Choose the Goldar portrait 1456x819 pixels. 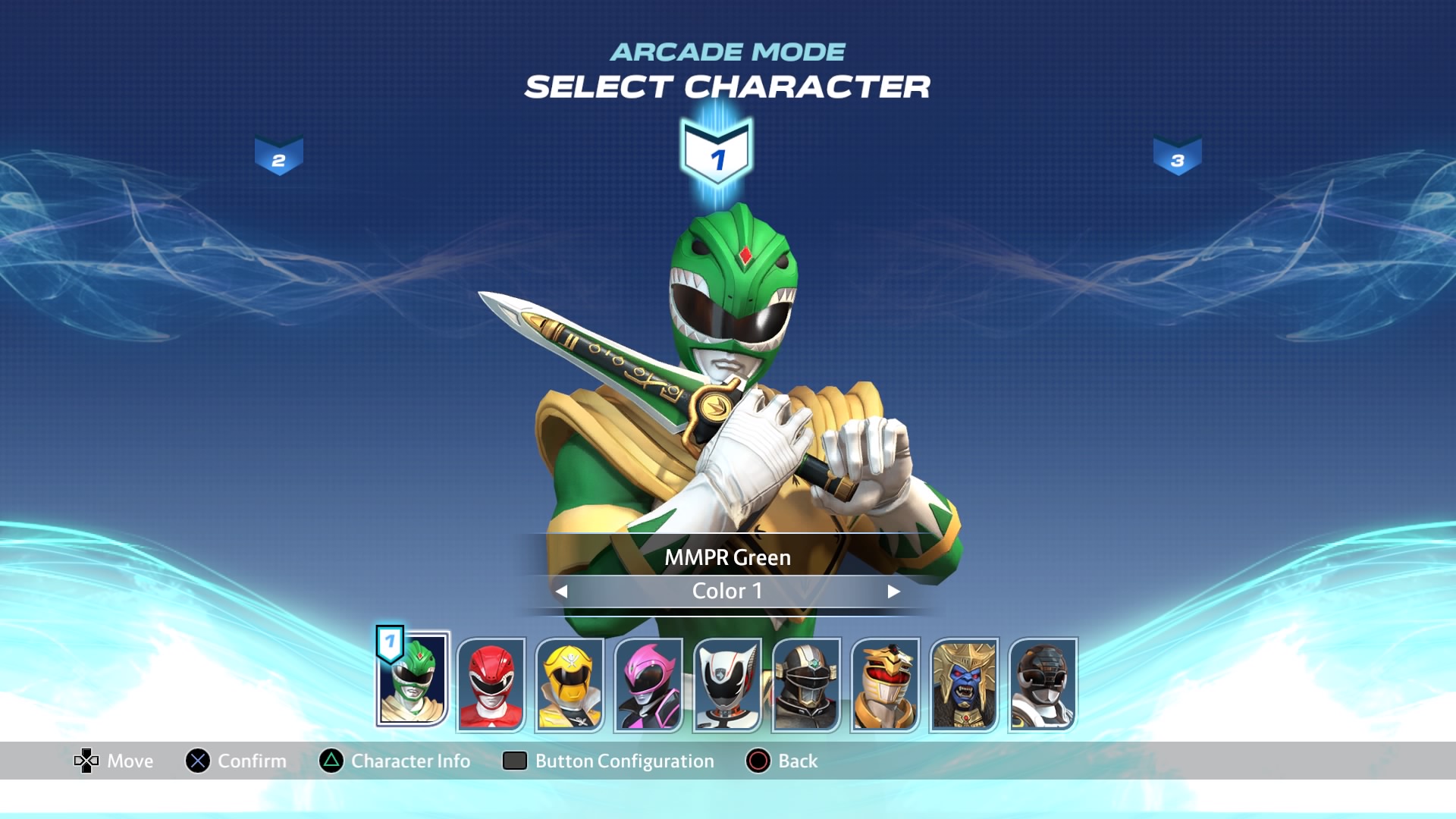point(964,685)
